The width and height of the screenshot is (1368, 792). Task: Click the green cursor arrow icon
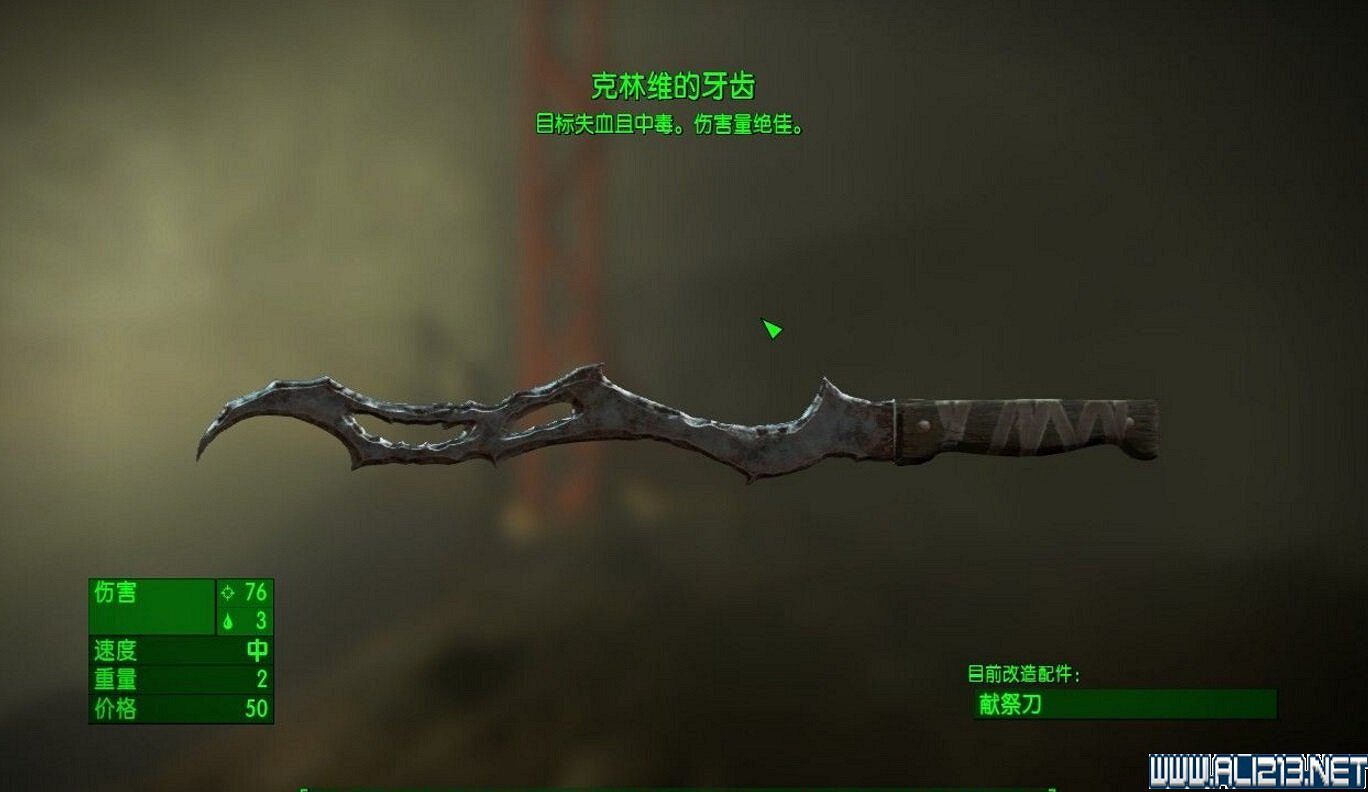tap(772, 328)
